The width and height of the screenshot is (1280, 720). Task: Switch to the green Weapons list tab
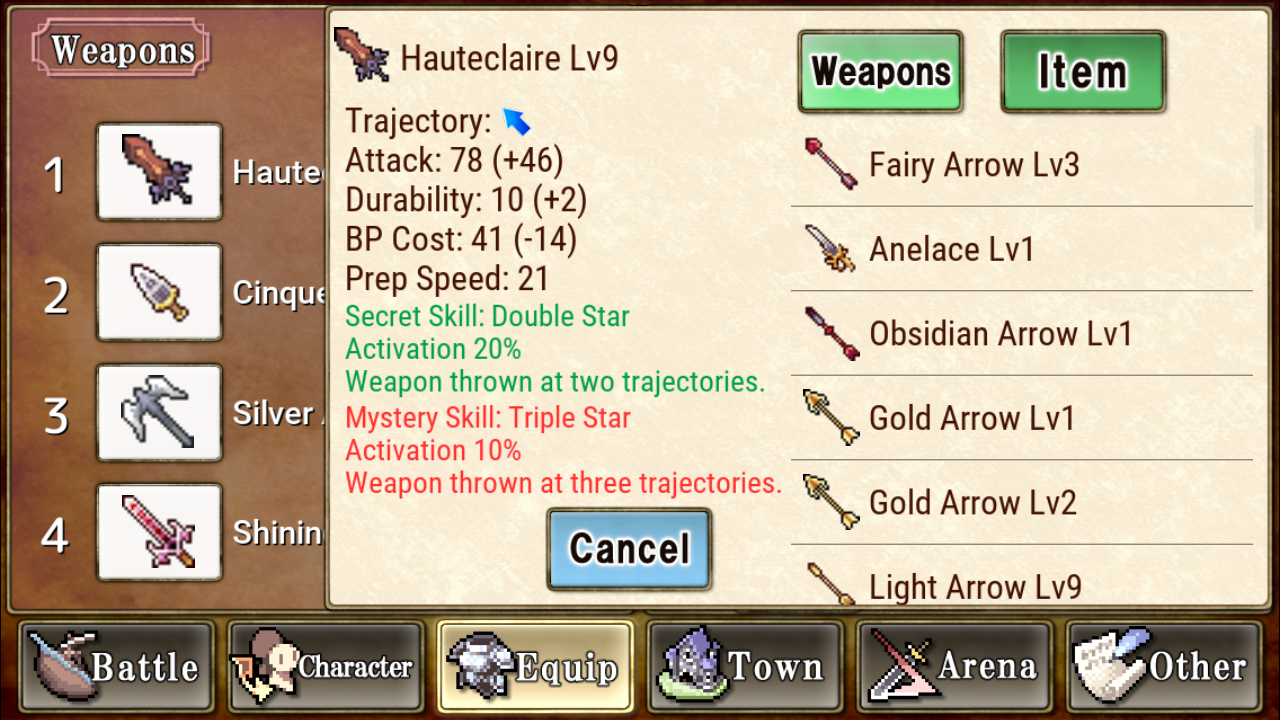880,71
